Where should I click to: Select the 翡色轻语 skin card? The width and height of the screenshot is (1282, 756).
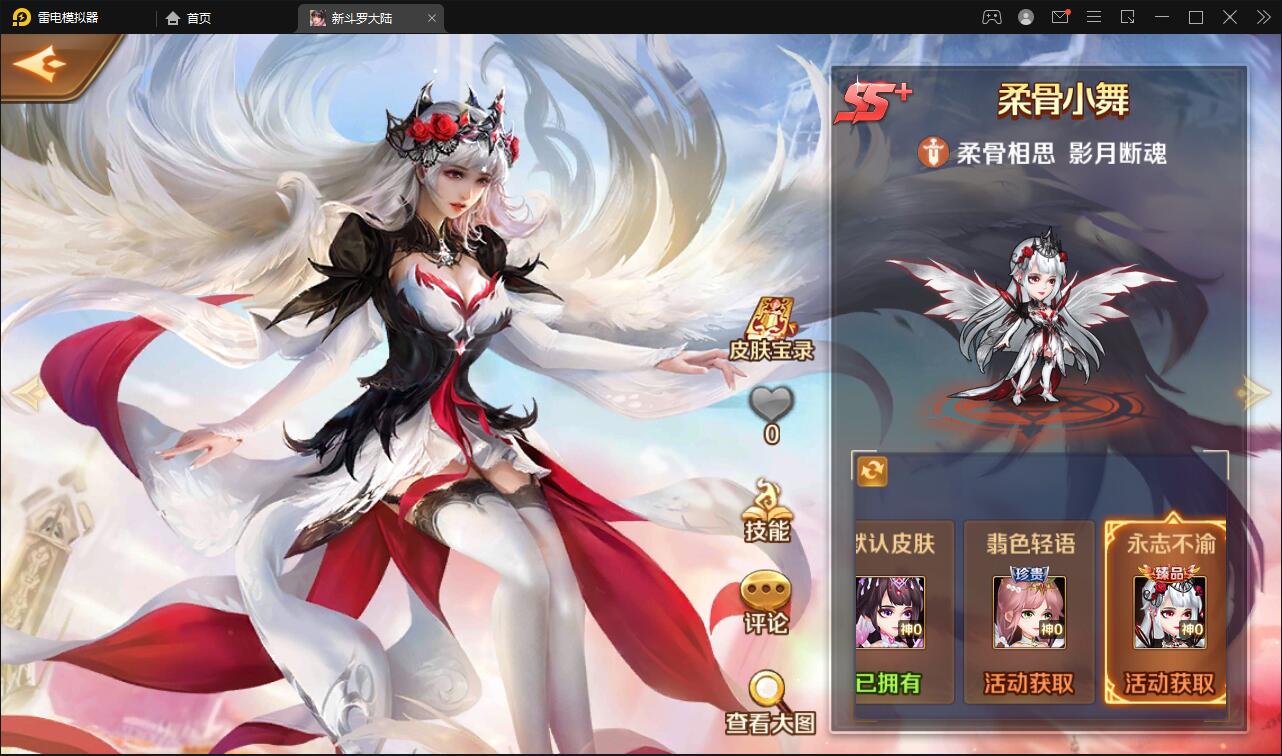click(x=1028, y=610)
